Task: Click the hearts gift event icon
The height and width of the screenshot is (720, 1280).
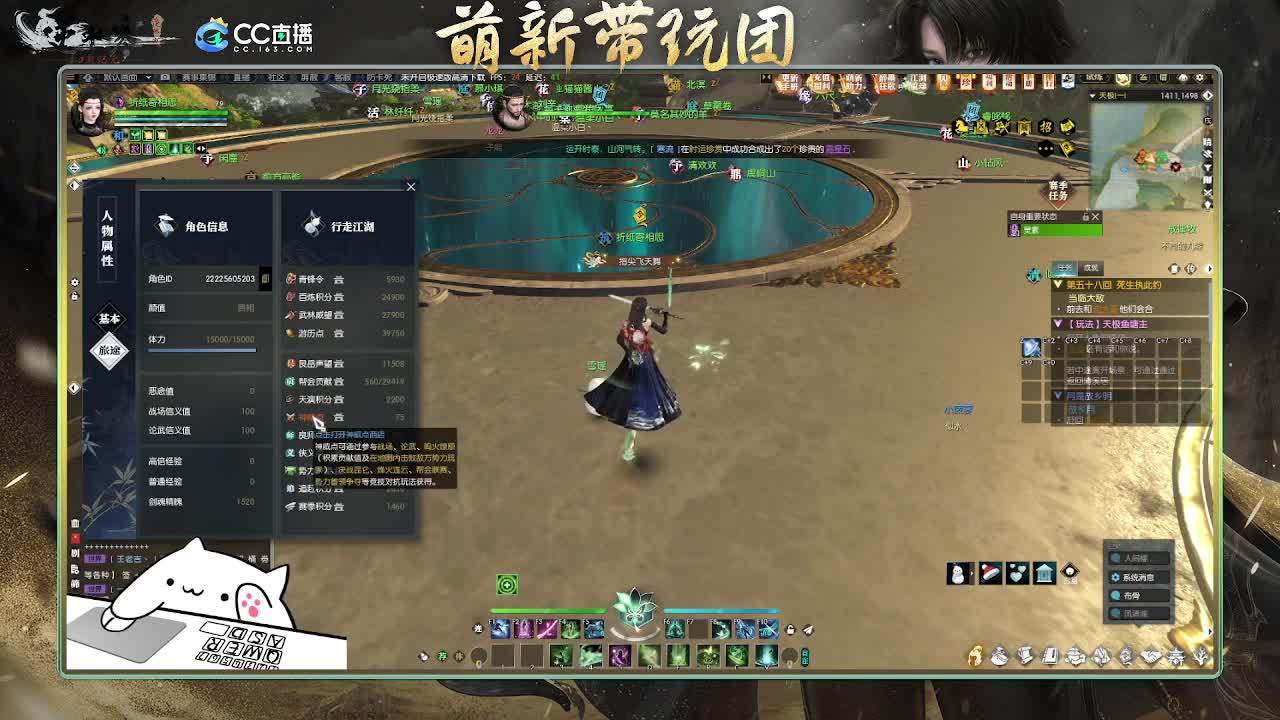Action: coord(1018,573)
